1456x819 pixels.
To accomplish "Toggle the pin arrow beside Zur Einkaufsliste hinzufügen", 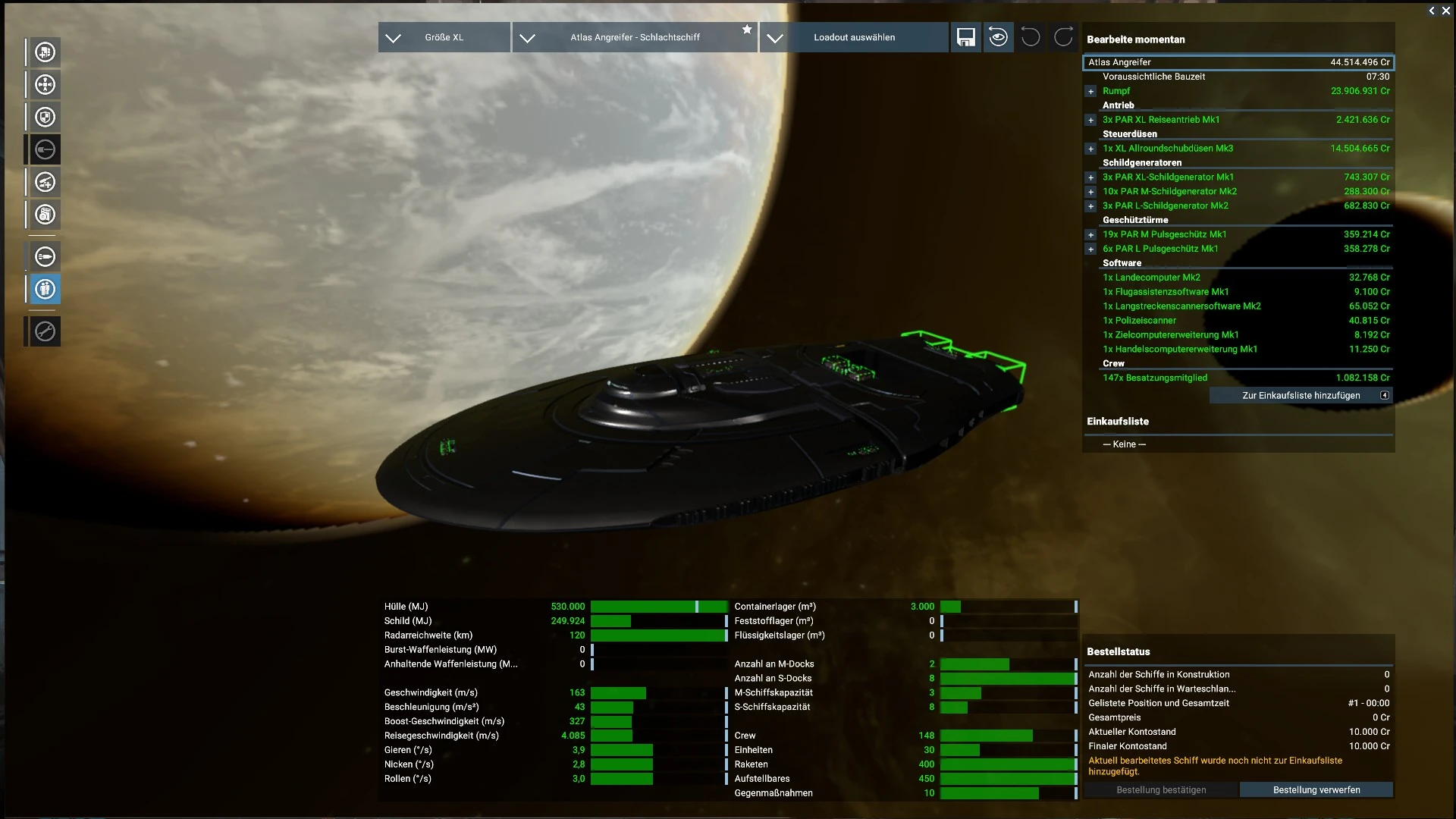I will [x=1385, y=395].
